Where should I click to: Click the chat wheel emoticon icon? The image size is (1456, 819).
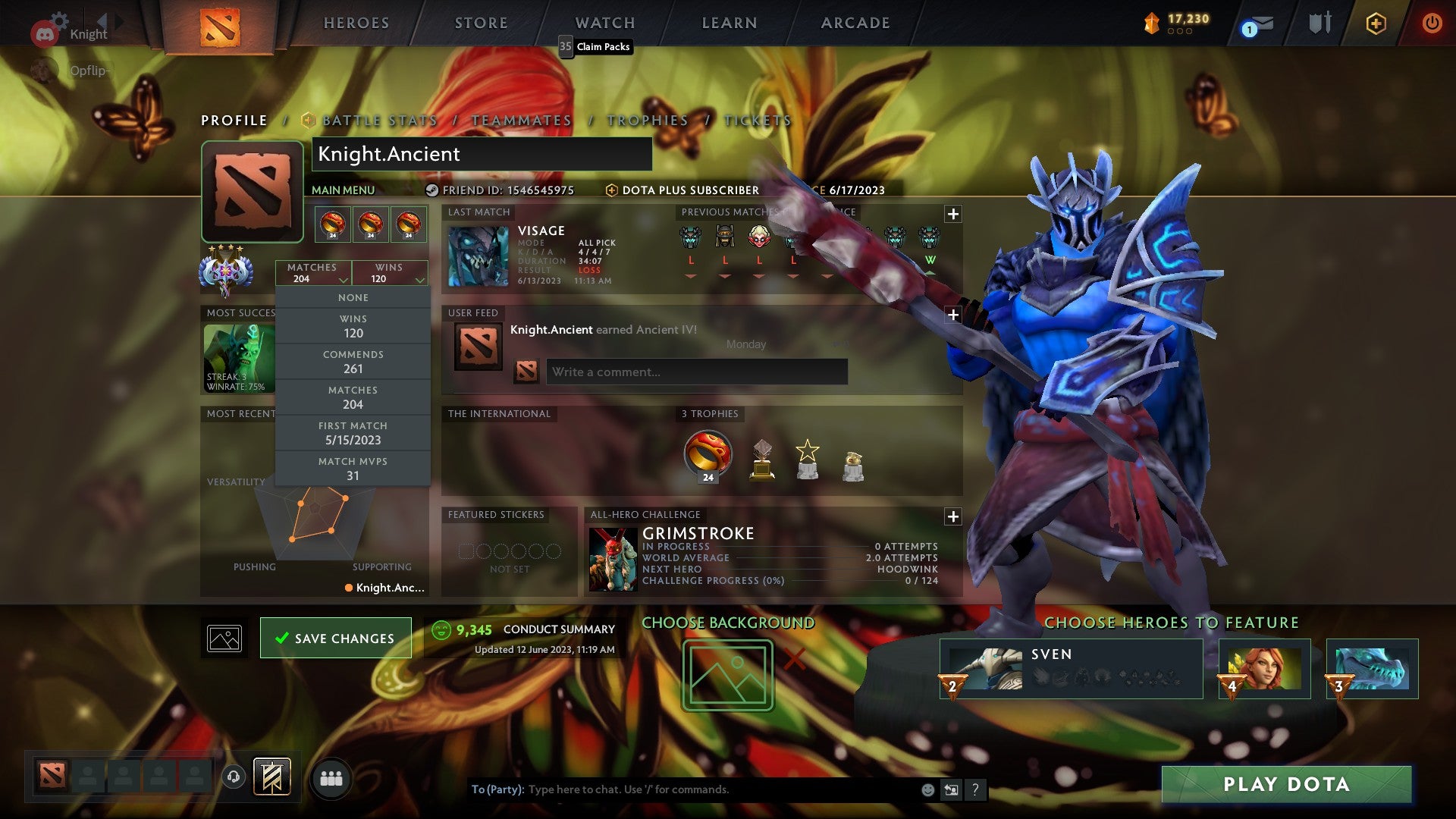click(x=927, y=789)
